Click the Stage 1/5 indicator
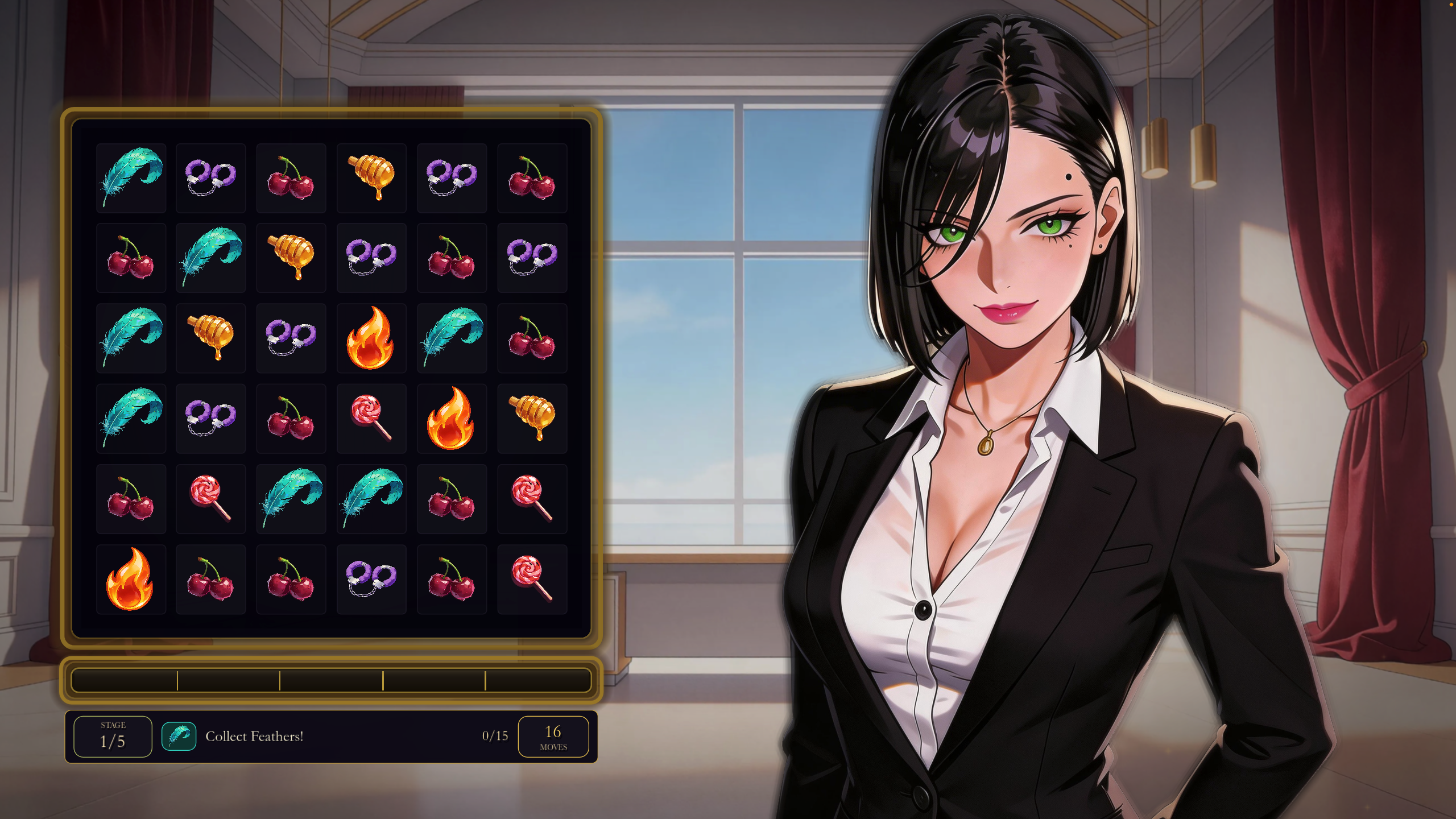The height and width of the screenshot is (819, 1456). [x=112, y=736]
